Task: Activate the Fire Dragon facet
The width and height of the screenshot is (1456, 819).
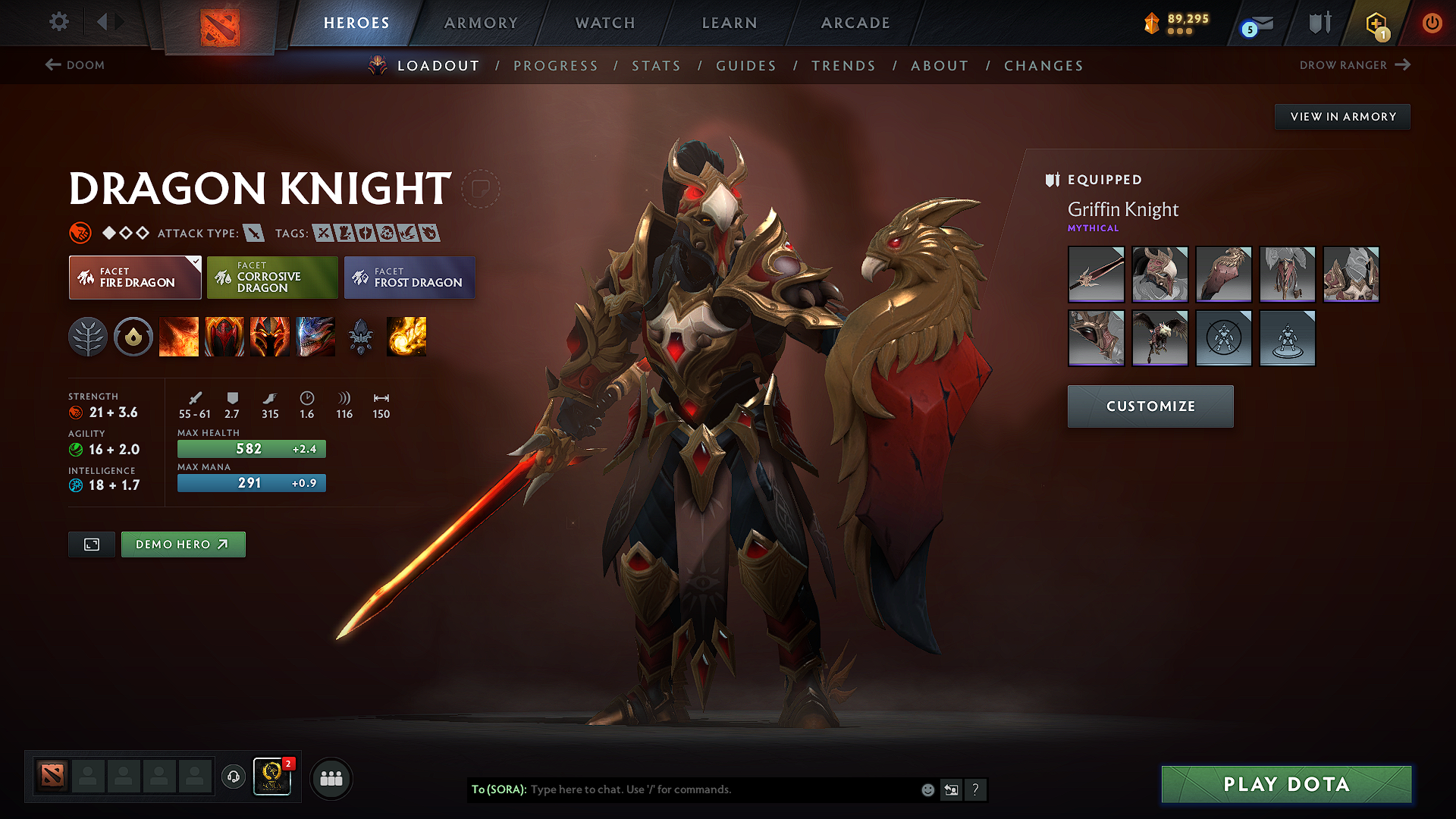Action: (x=134, y=277)
